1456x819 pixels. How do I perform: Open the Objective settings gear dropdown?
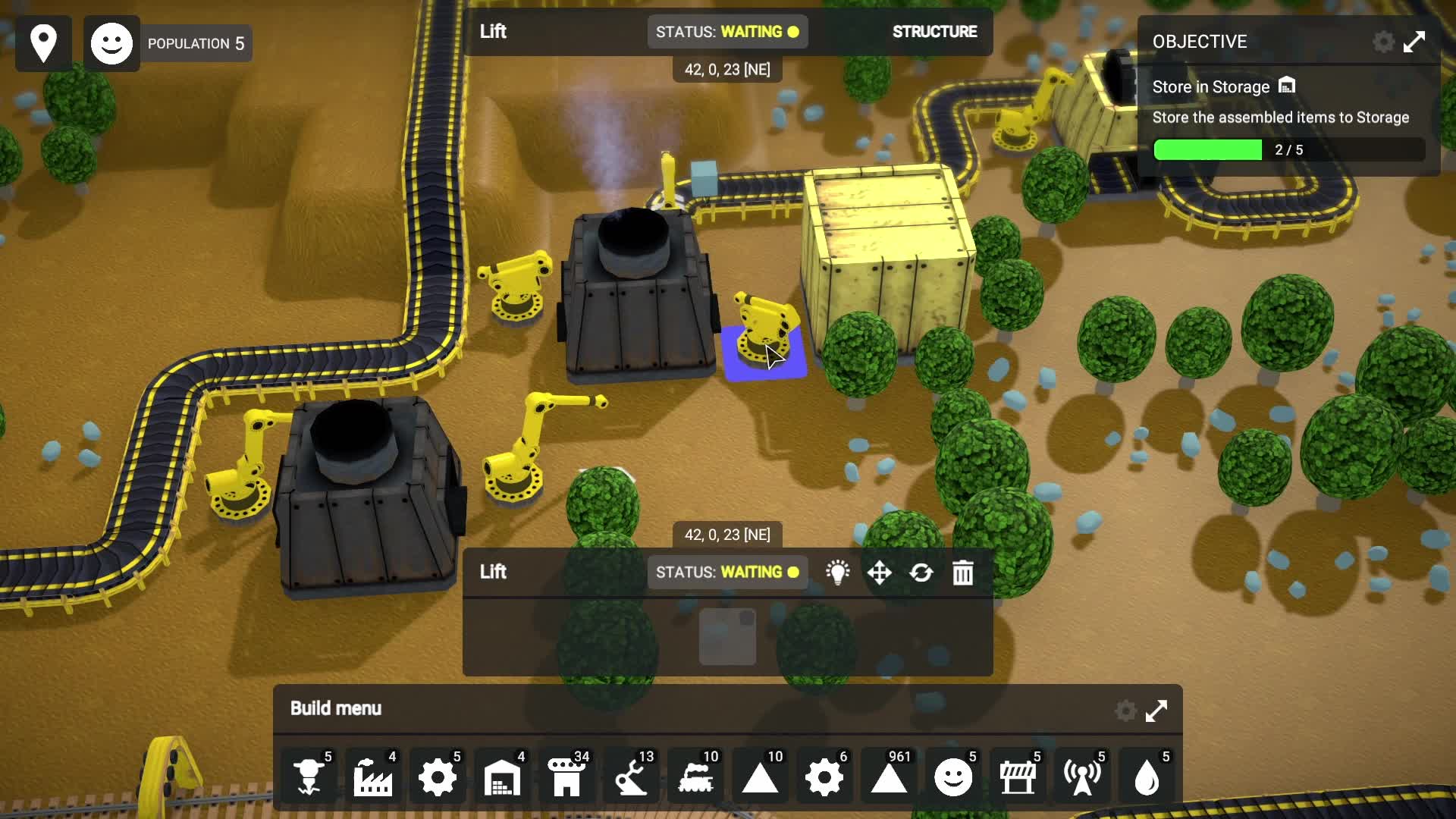coord(1382,42)
